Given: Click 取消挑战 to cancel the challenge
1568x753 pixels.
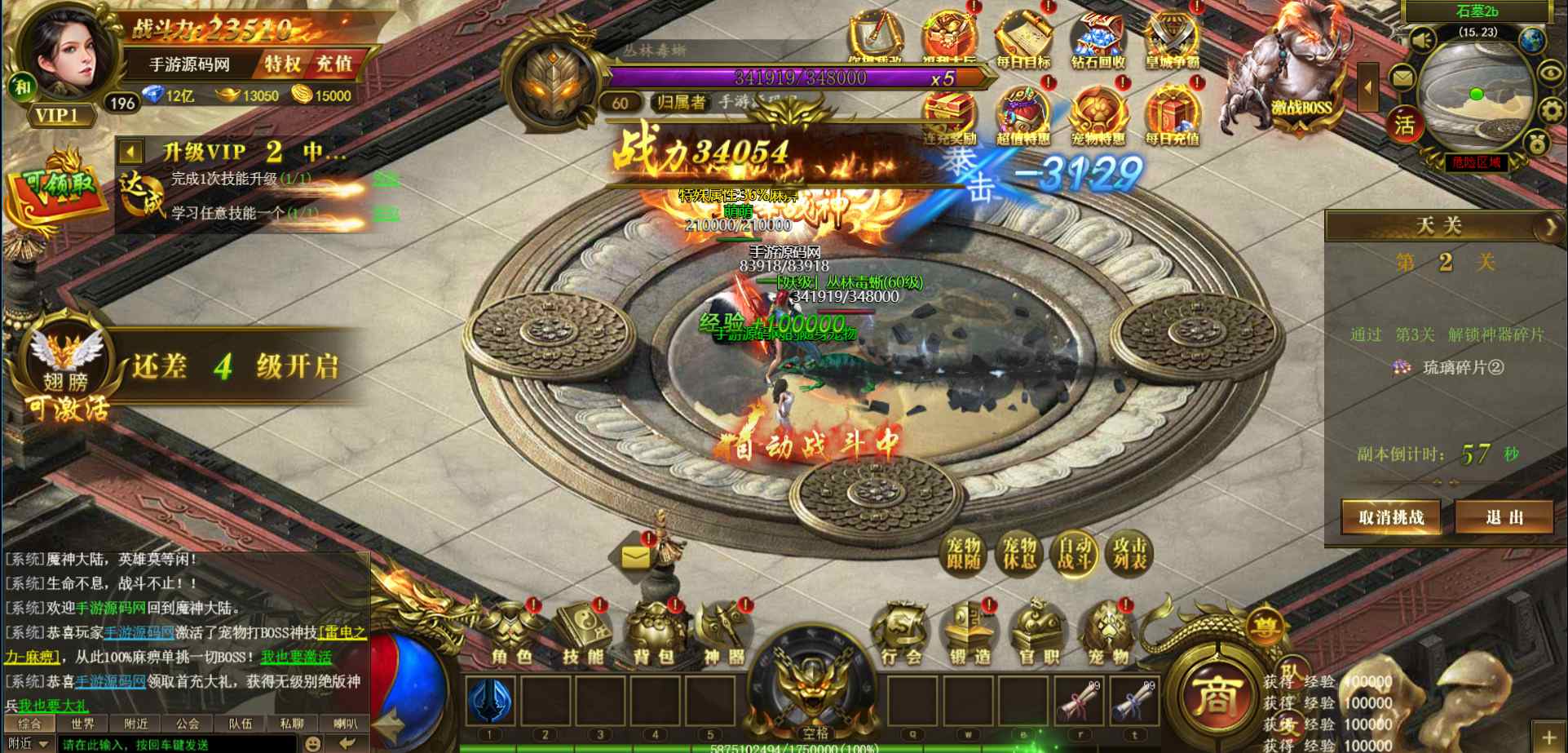Looking at the screenshot, I should 1391,517.
